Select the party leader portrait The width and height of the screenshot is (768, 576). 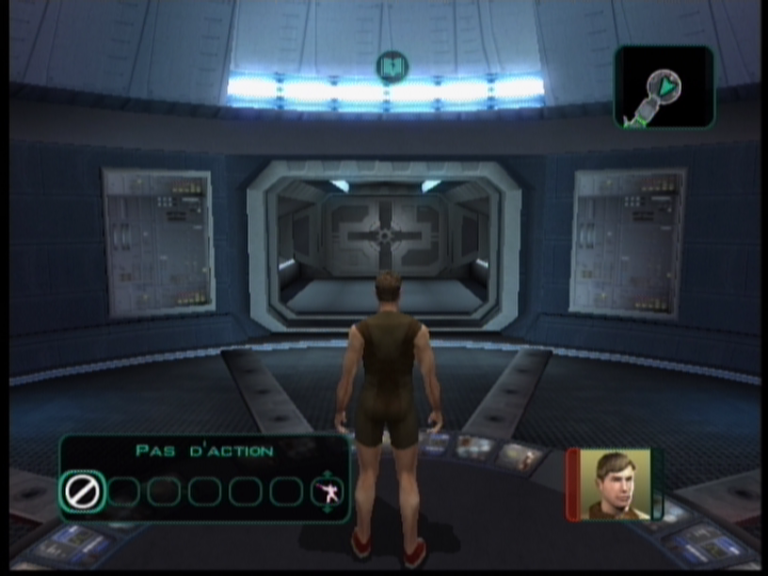coord(616,485)
